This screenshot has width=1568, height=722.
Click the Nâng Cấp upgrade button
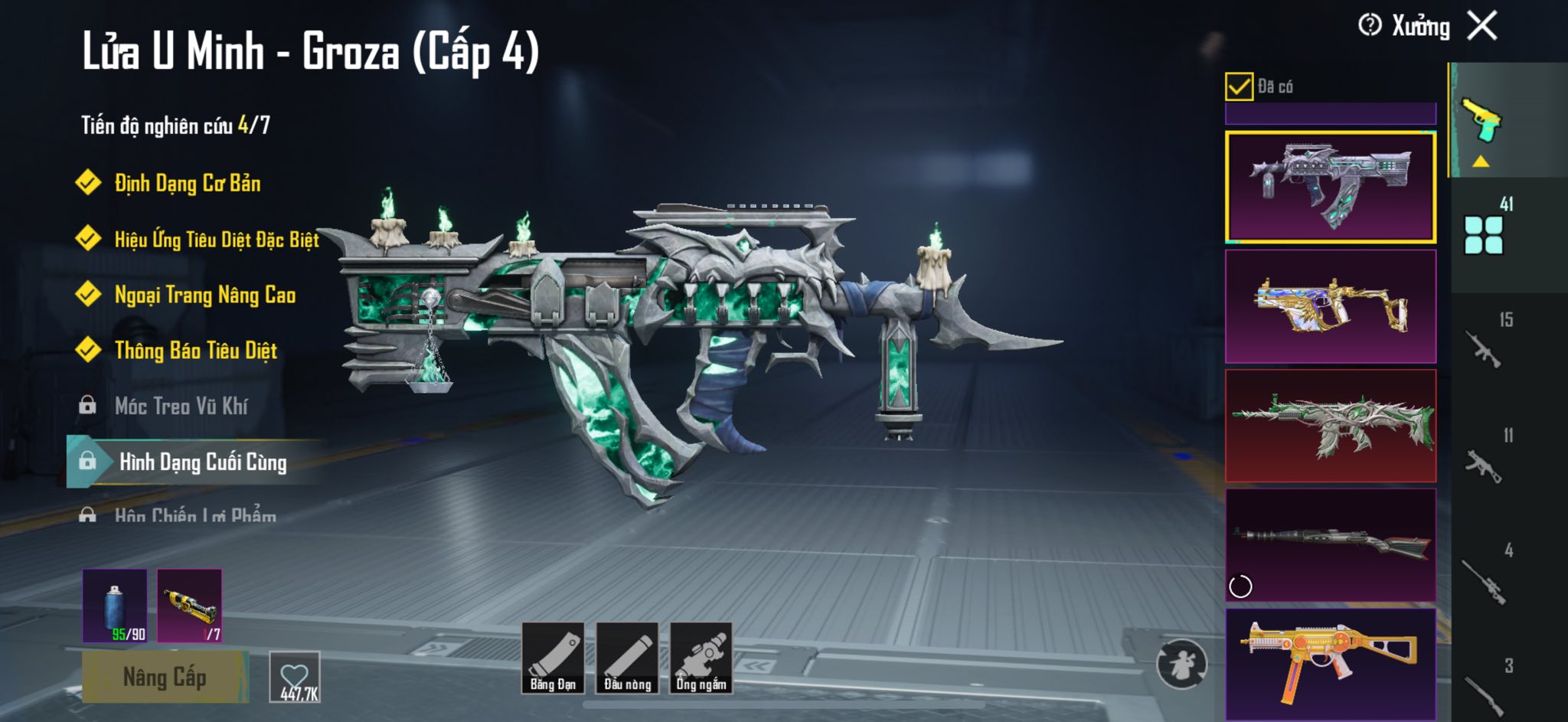pyautogui.click(x=165, y=677)
